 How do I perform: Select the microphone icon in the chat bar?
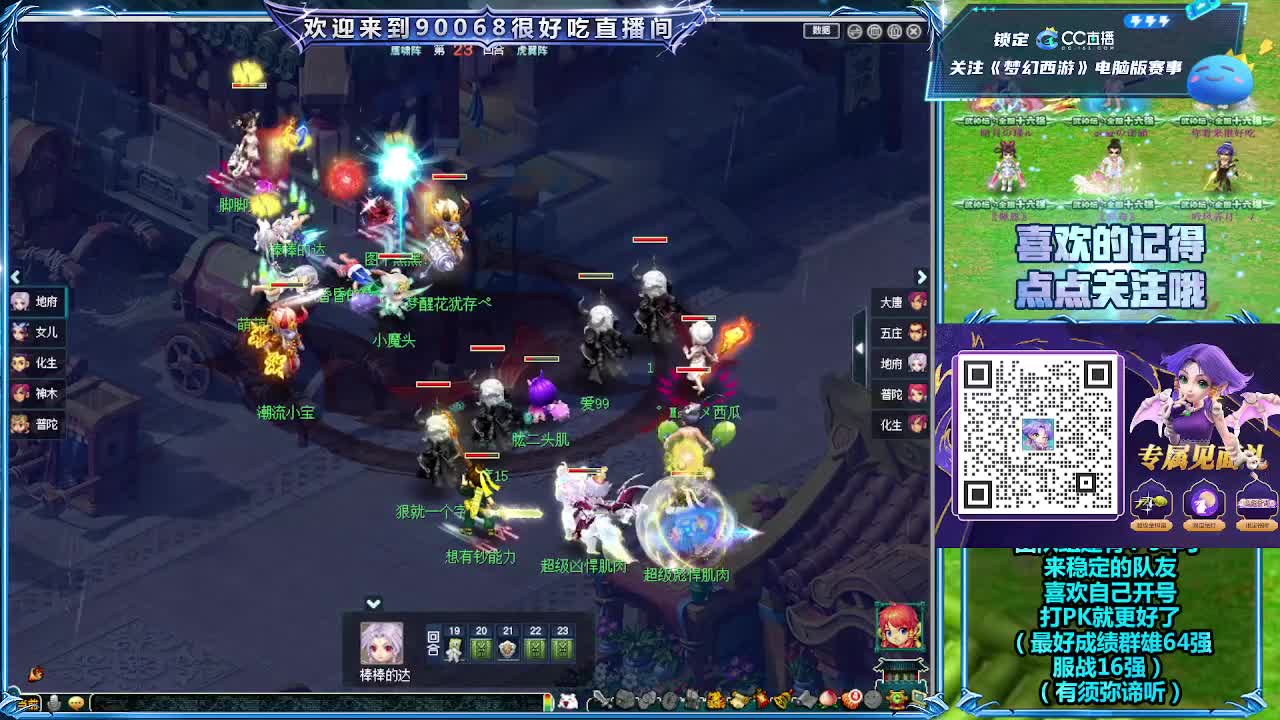53,702
